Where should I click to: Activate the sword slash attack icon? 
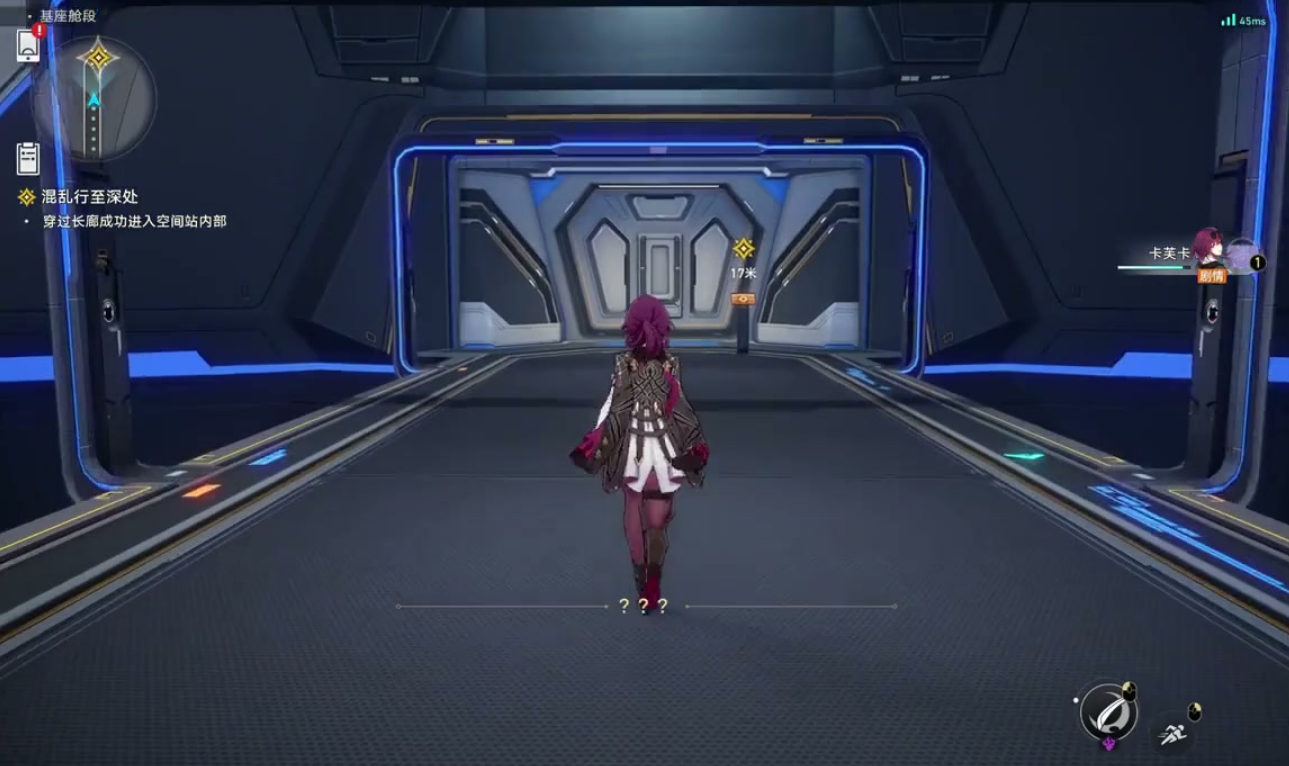coord(1108,712)
